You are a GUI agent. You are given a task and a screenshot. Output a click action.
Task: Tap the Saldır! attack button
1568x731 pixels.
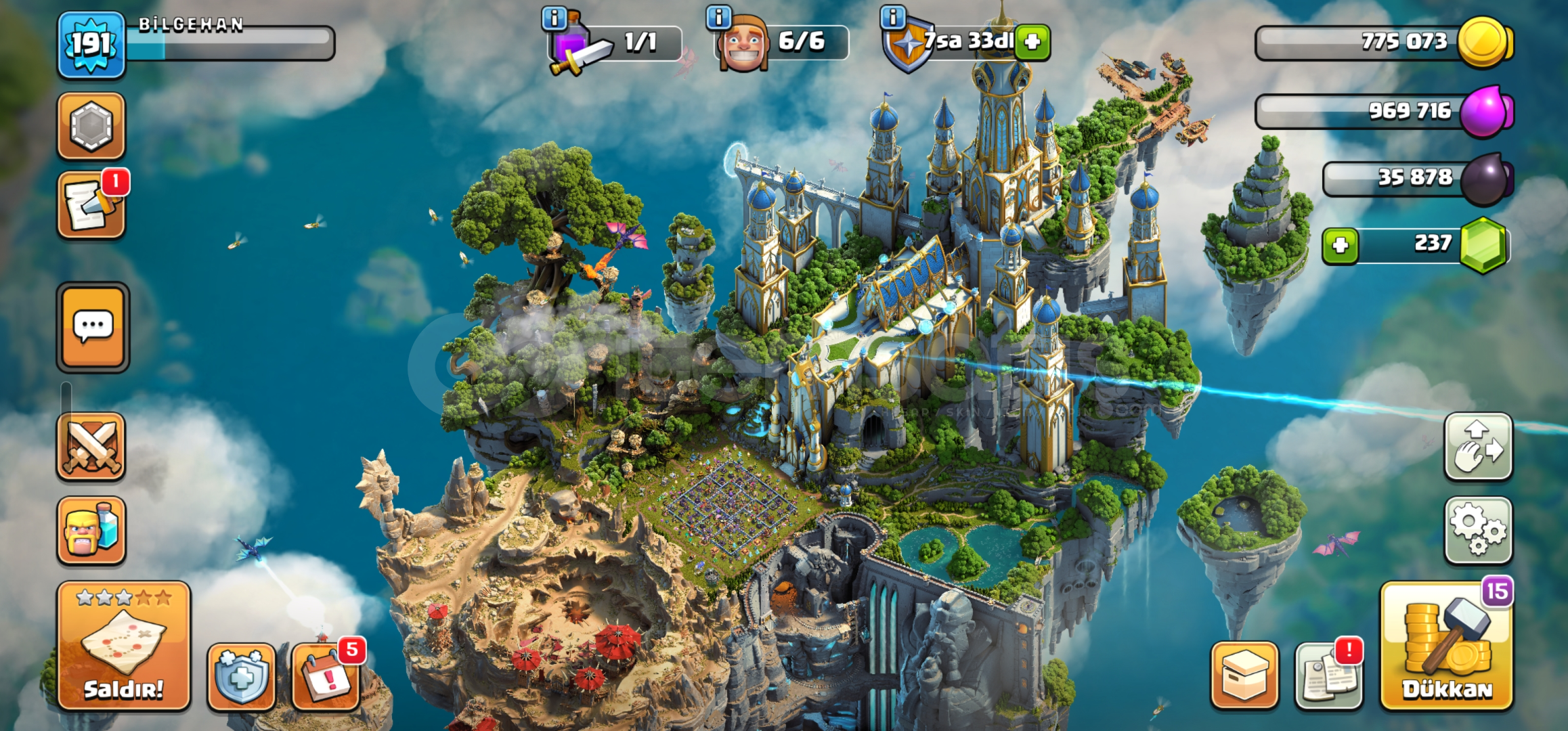(x=123, y=646)
